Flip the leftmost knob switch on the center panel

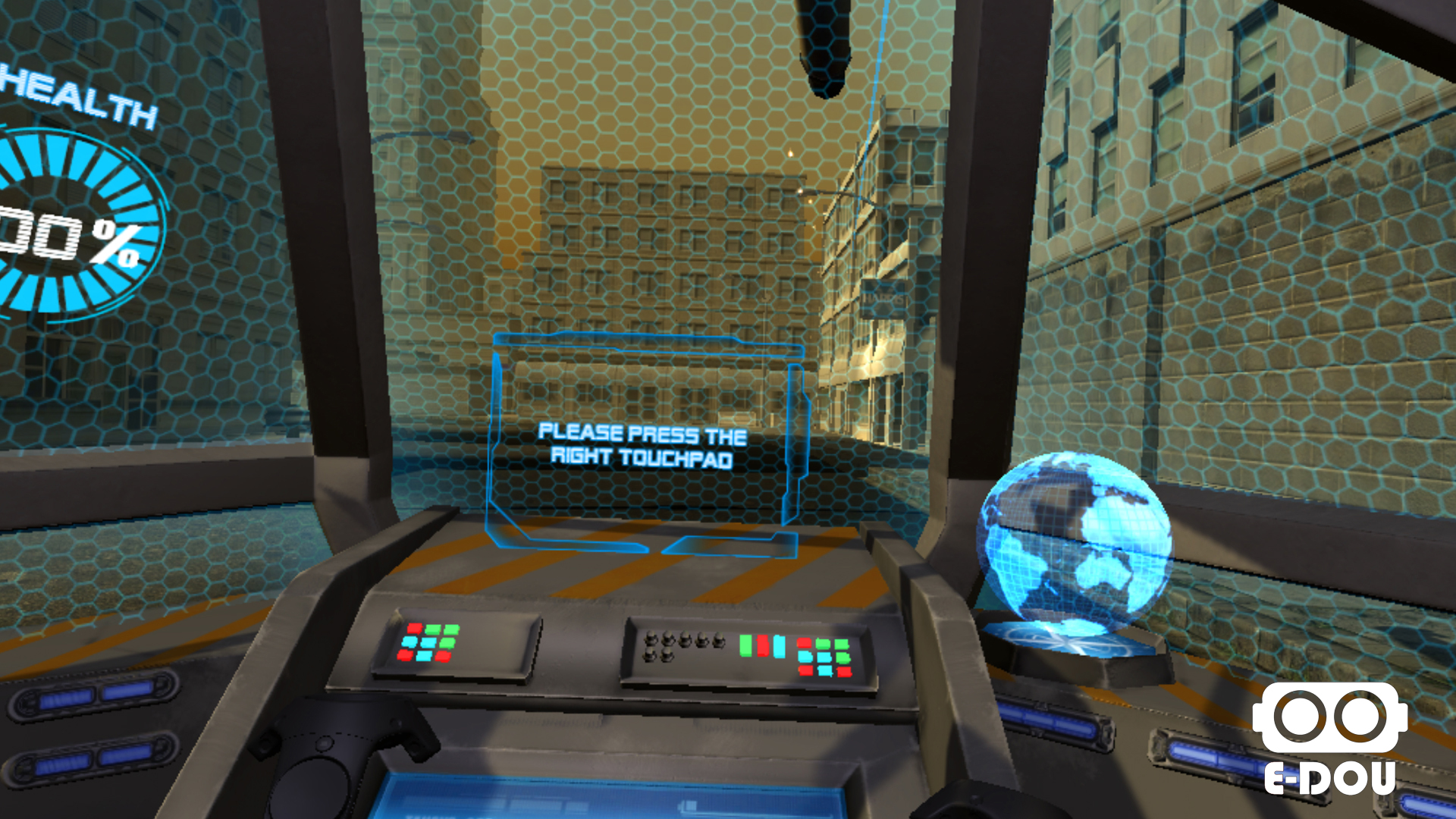click(x=651, y=639)
